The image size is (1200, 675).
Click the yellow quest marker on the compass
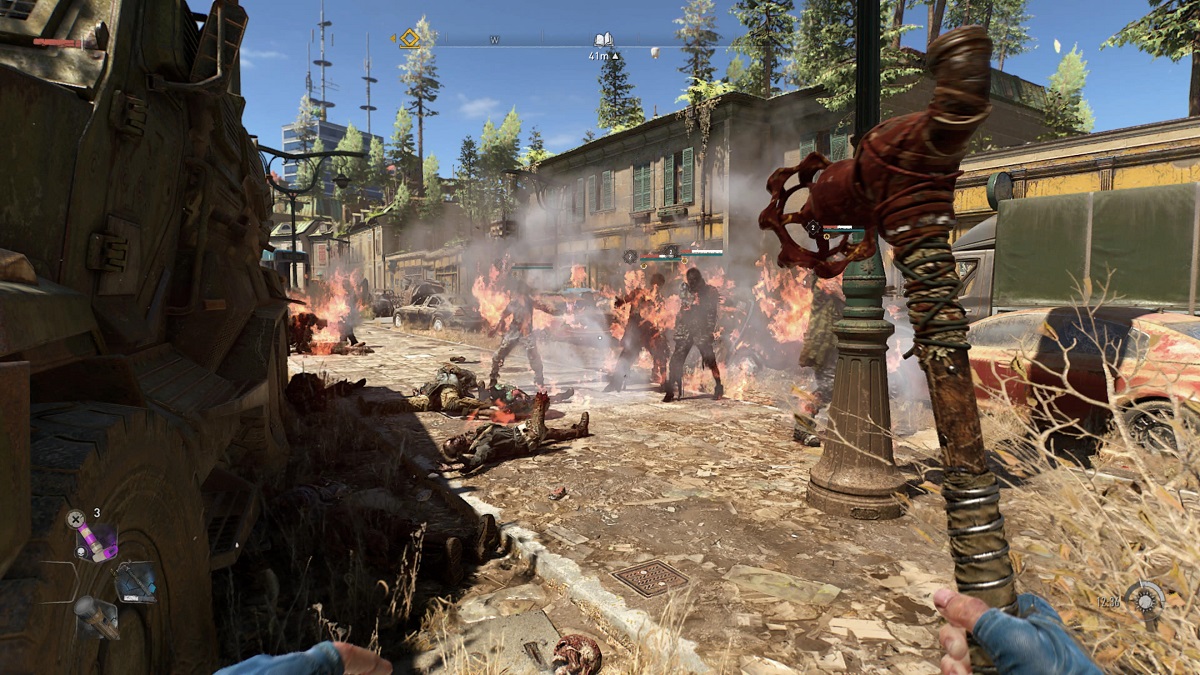pyautogui.click(x=410, y=39)
